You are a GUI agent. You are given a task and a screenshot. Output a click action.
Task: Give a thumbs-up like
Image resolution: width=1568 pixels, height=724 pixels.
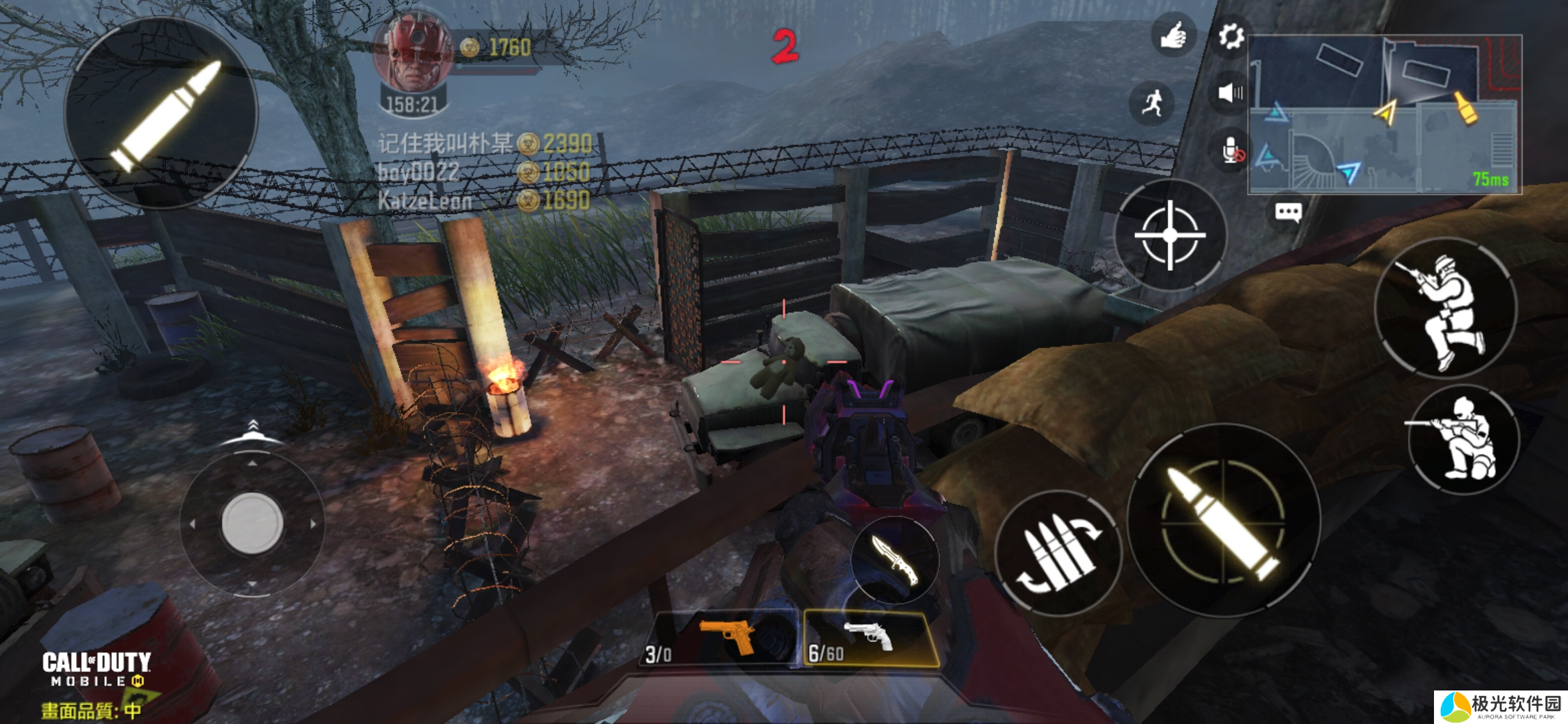click(1173, 35)
